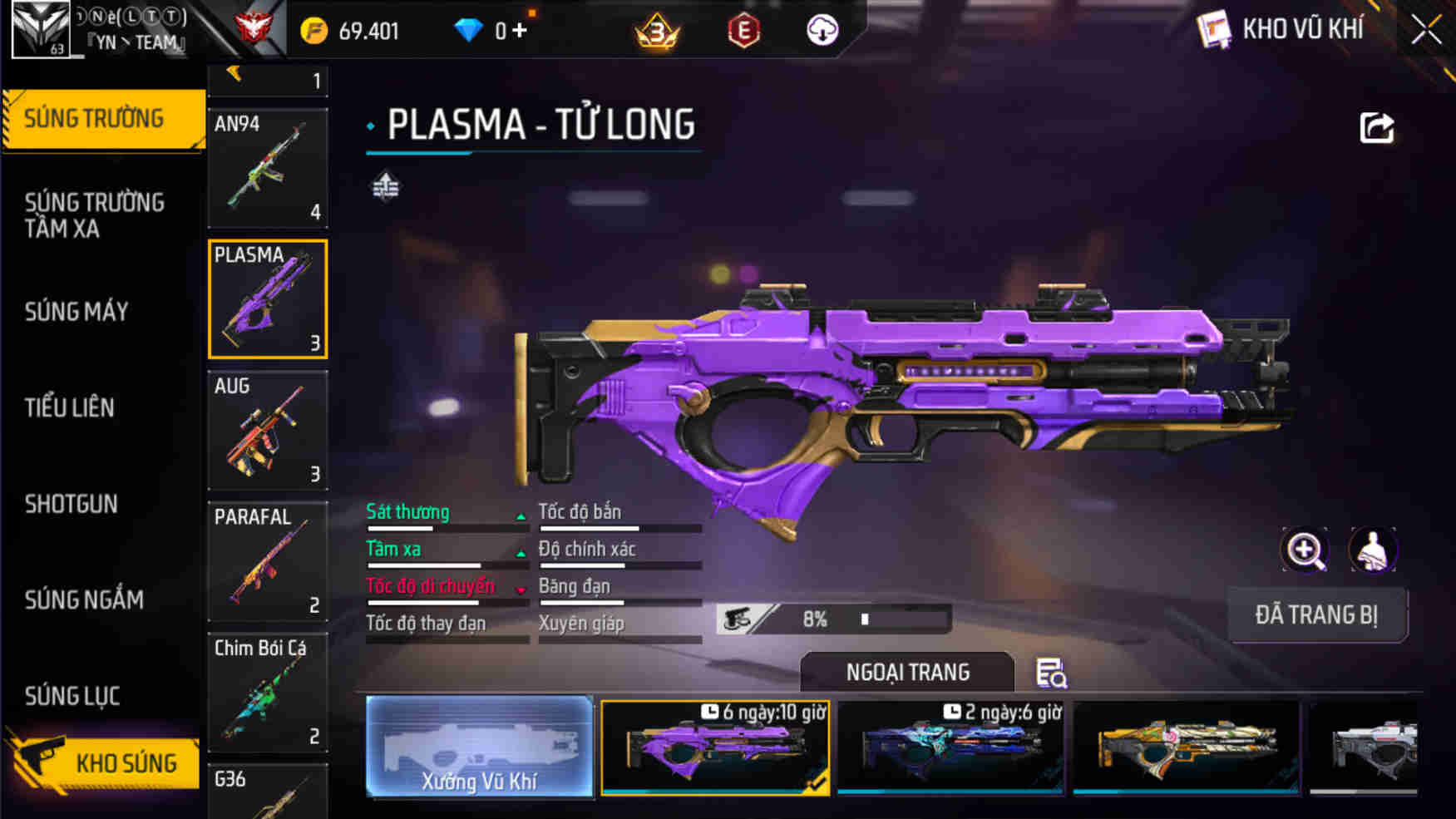
Task: Click the Đã Trang Bị button
Action: pyautogui.click(x=1316, y=615)
